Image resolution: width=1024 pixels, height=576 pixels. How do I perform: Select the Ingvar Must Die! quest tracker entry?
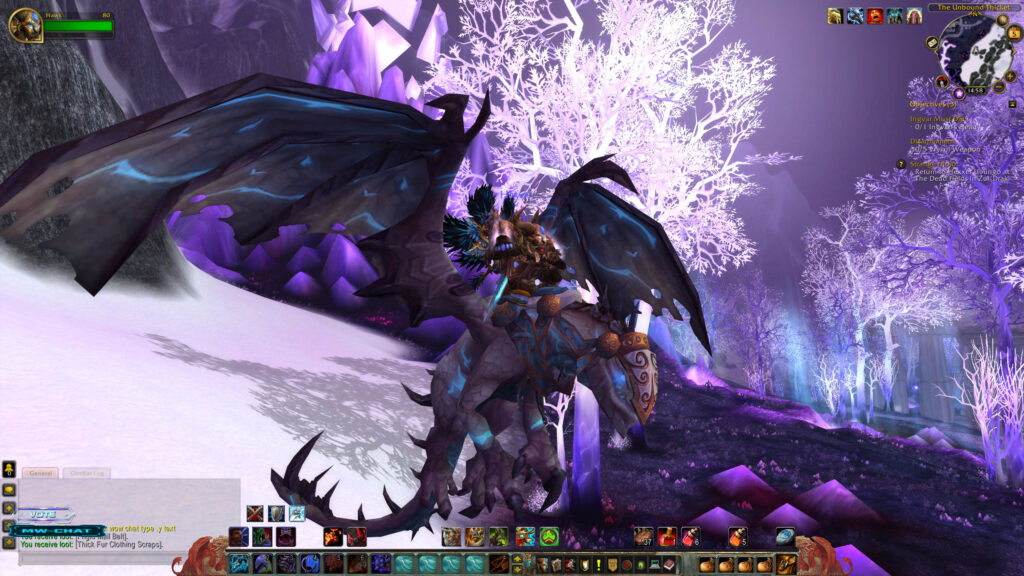[940, 118]
